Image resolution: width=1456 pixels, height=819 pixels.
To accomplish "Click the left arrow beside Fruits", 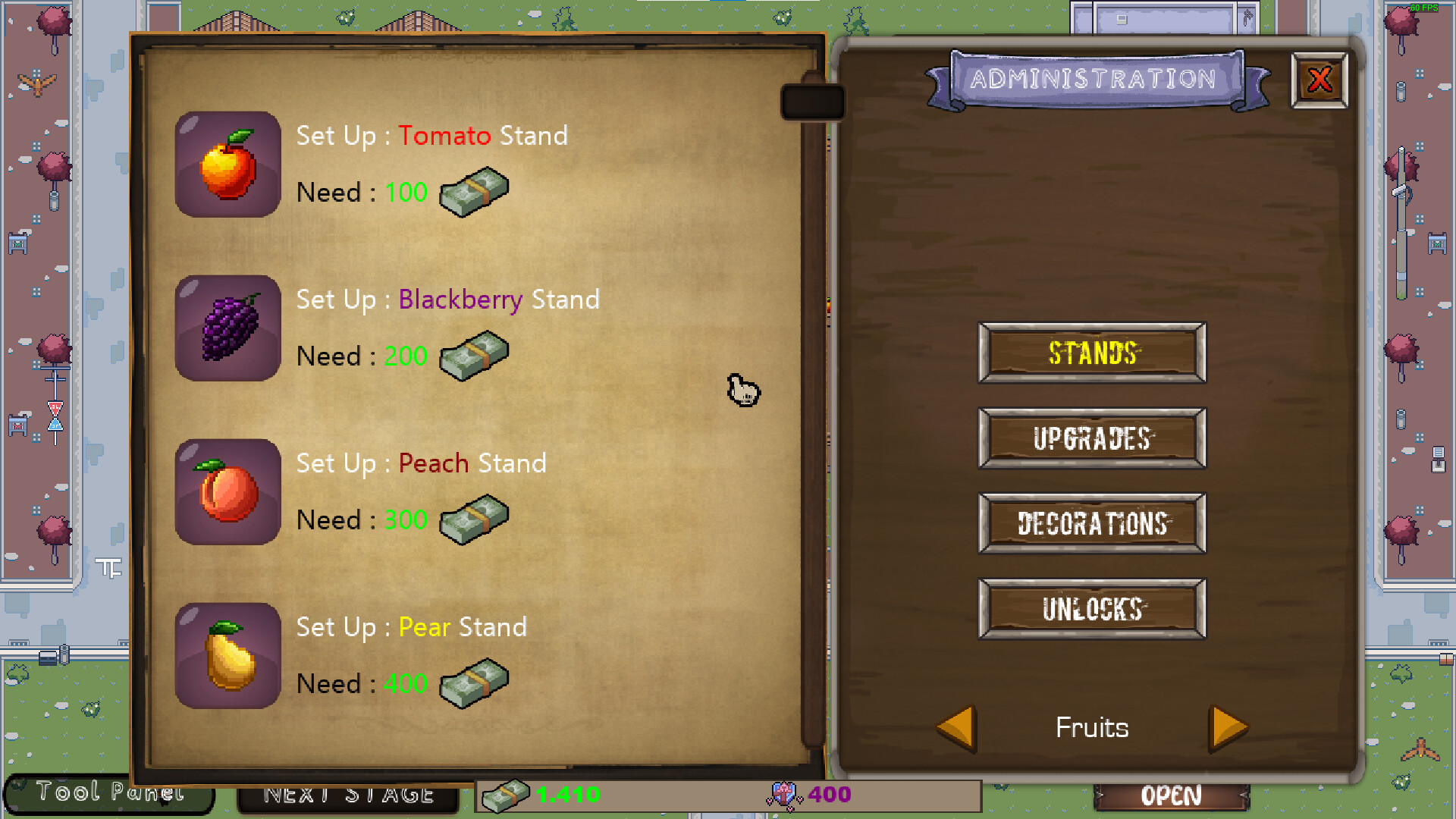I will [x=957, y=726].
